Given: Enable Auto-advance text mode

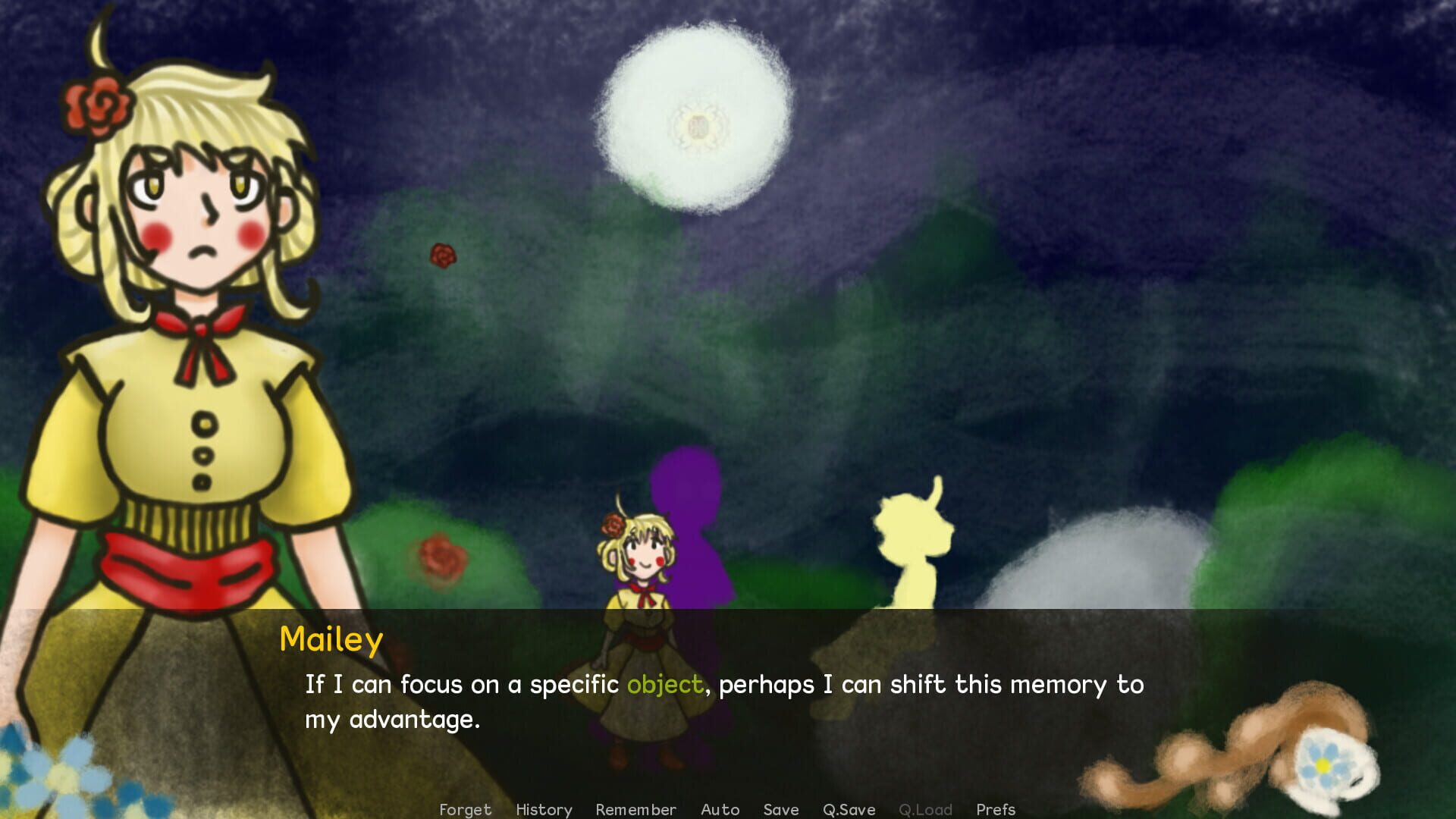Looking at the screenshot, I should (x=720, y=809).
